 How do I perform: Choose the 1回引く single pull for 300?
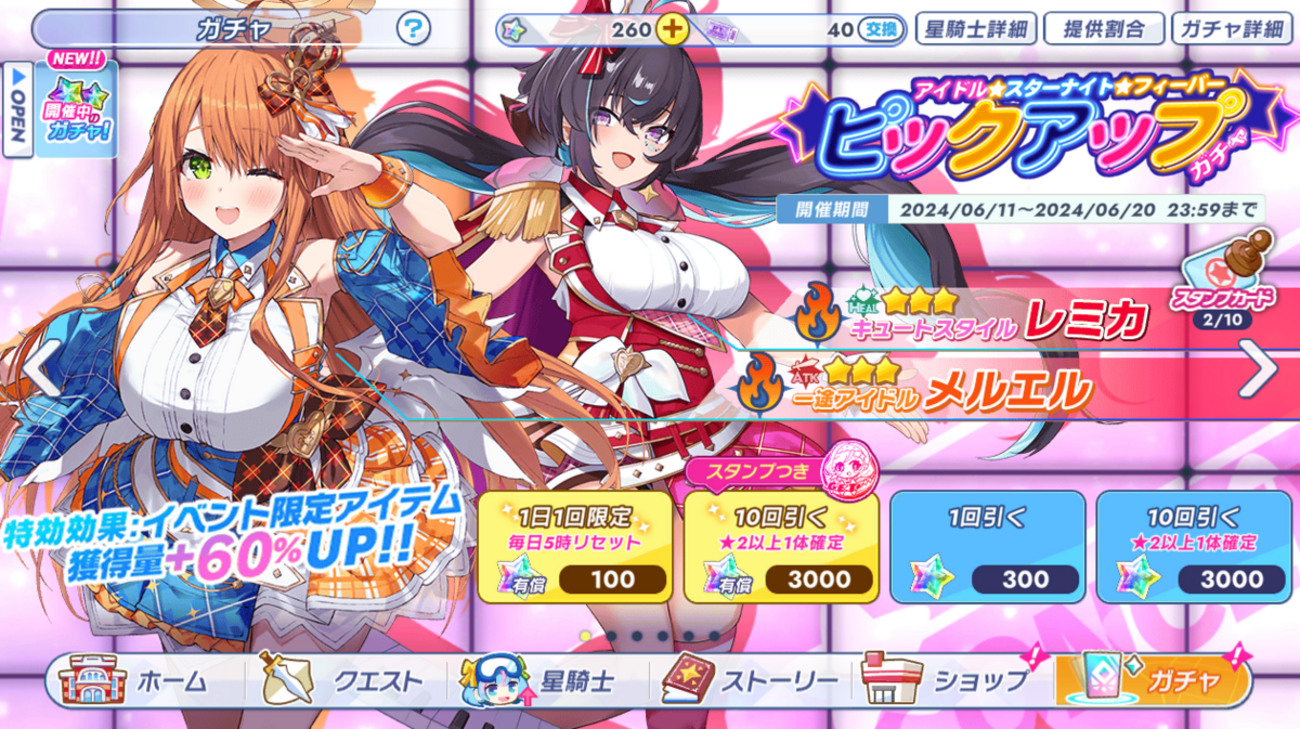point(986,546)
